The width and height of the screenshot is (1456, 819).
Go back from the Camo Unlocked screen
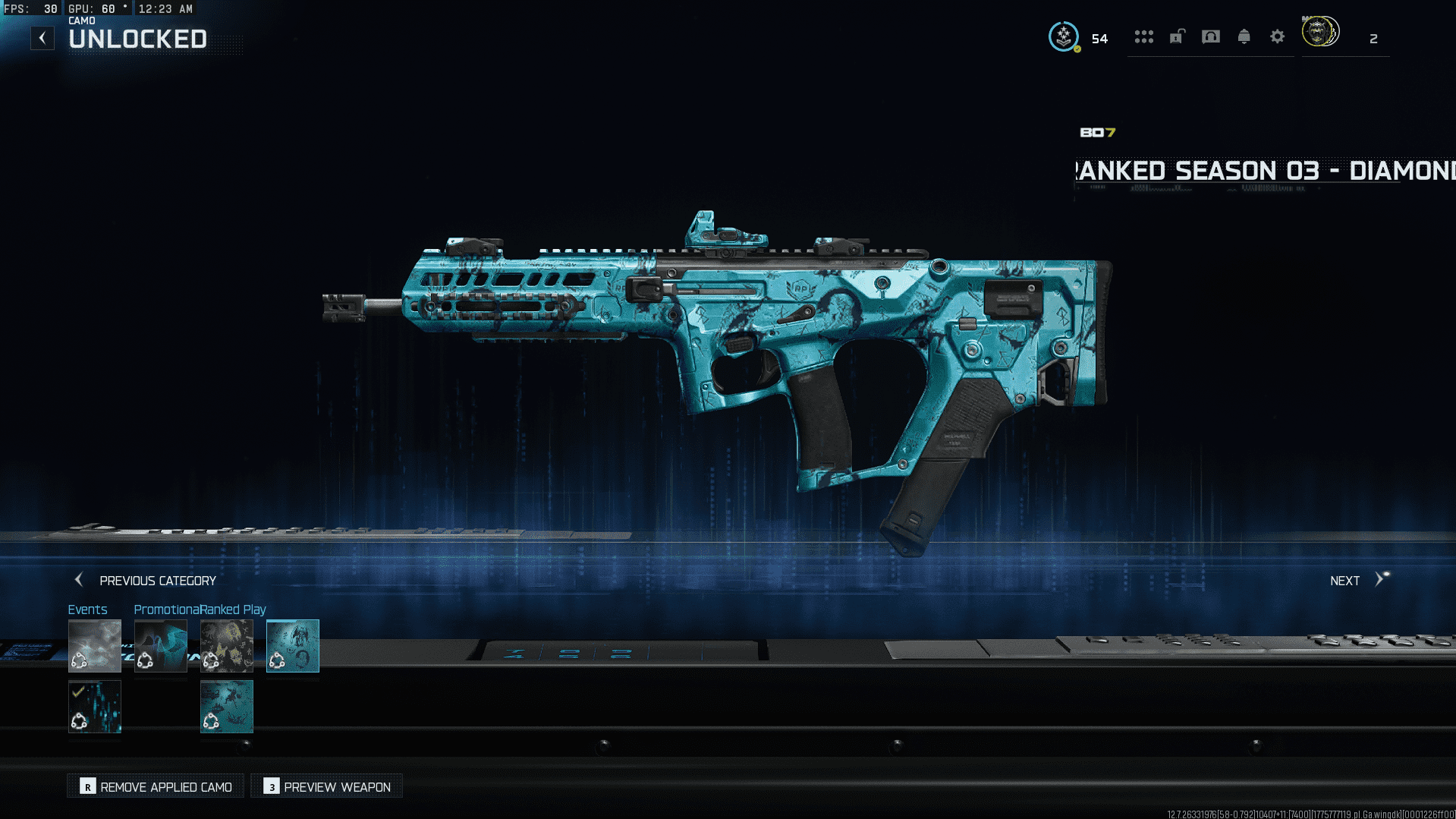tap(42, 38)
